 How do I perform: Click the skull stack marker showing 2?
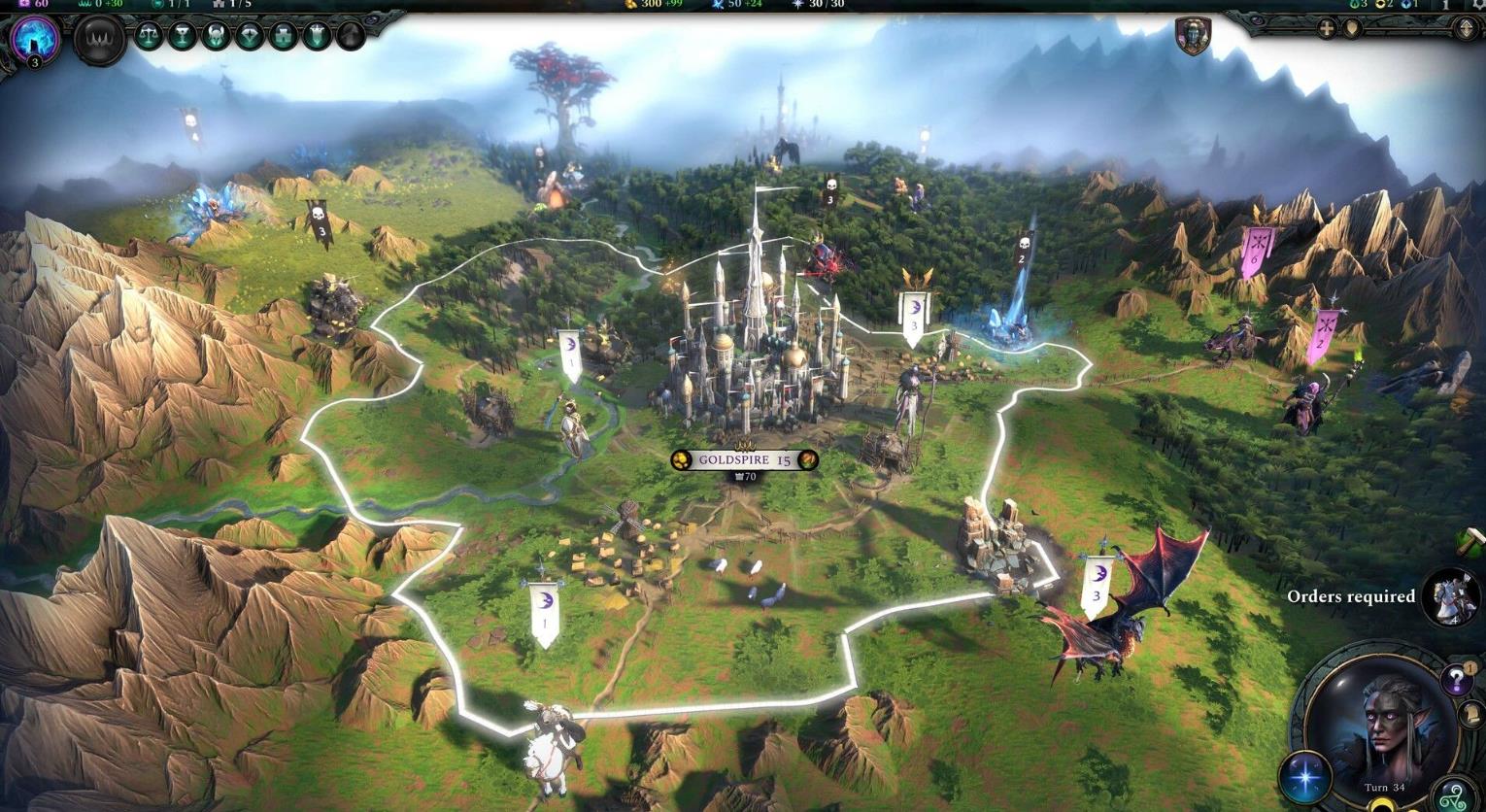click(1021, 249)
